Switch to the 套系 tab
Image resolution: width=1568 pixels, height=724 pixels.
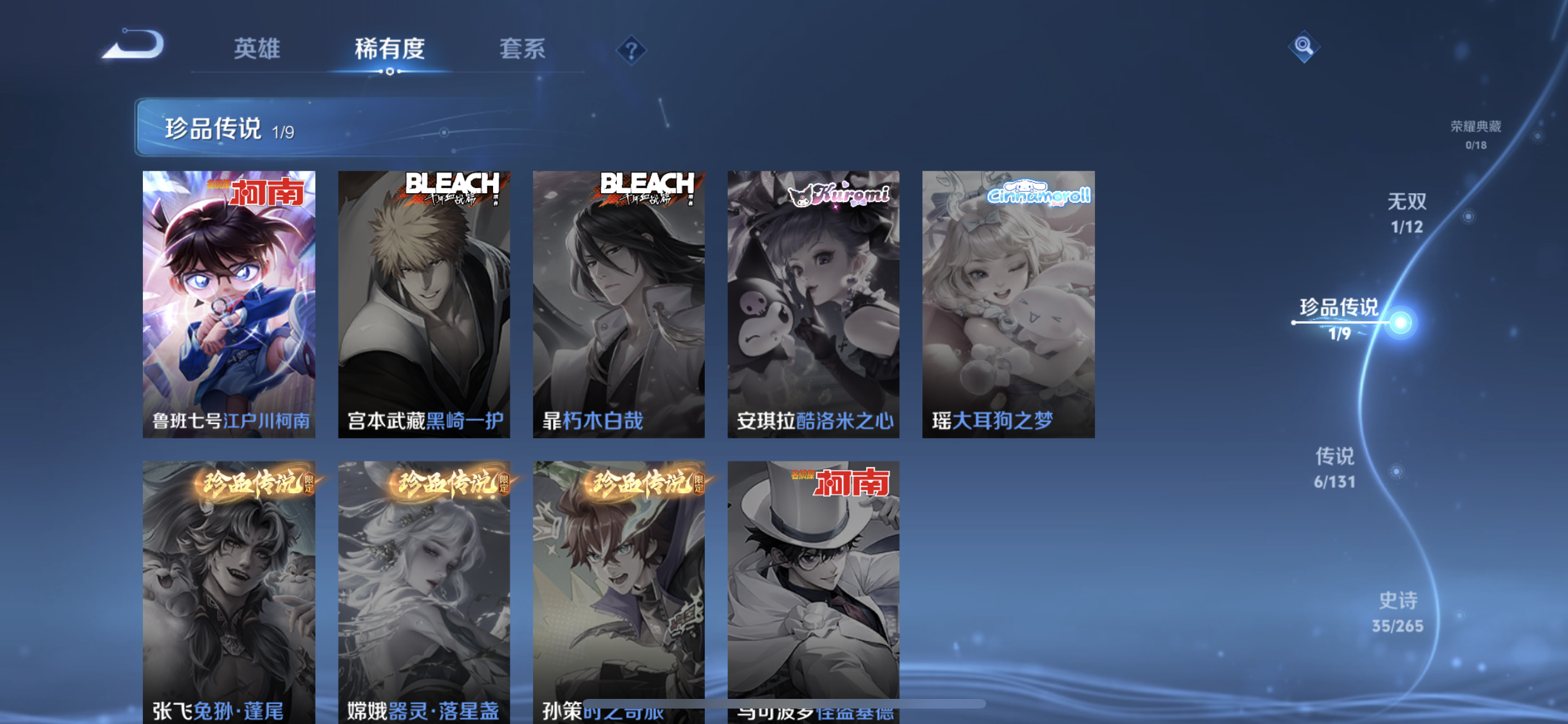pos(524,50)
